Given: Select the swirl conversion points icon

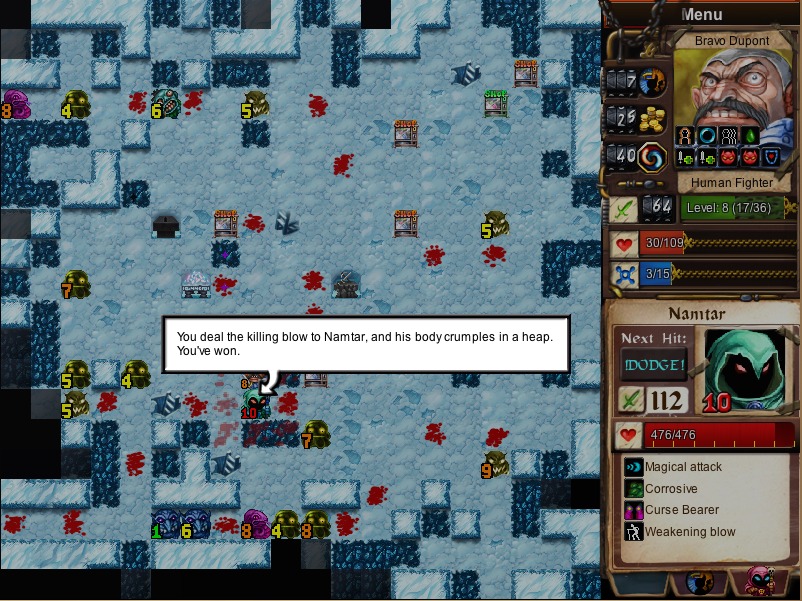Looking at the screenshot, I should coord(653,156).
